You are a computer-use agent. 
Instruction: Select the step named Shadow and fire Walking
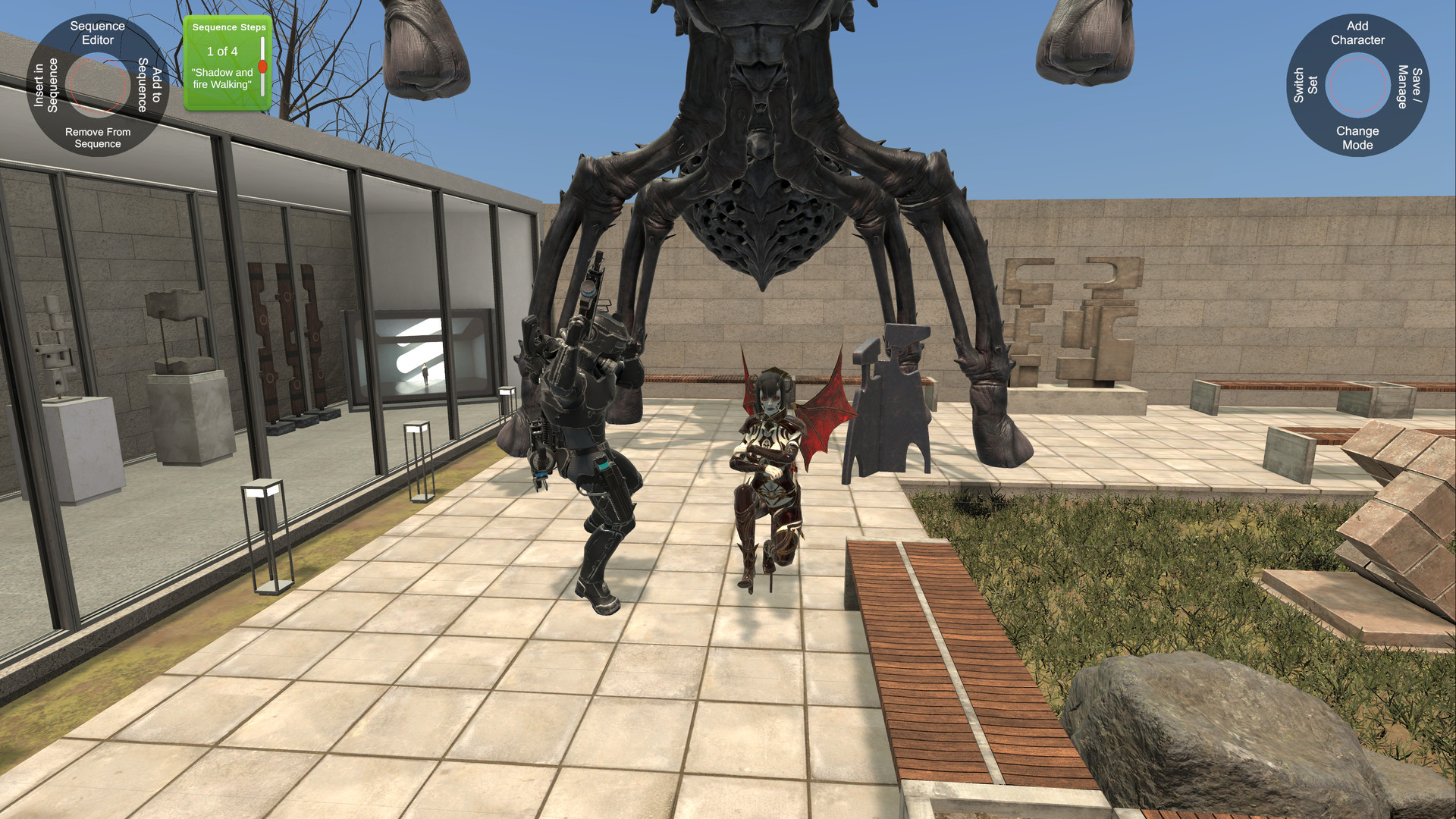224,79
